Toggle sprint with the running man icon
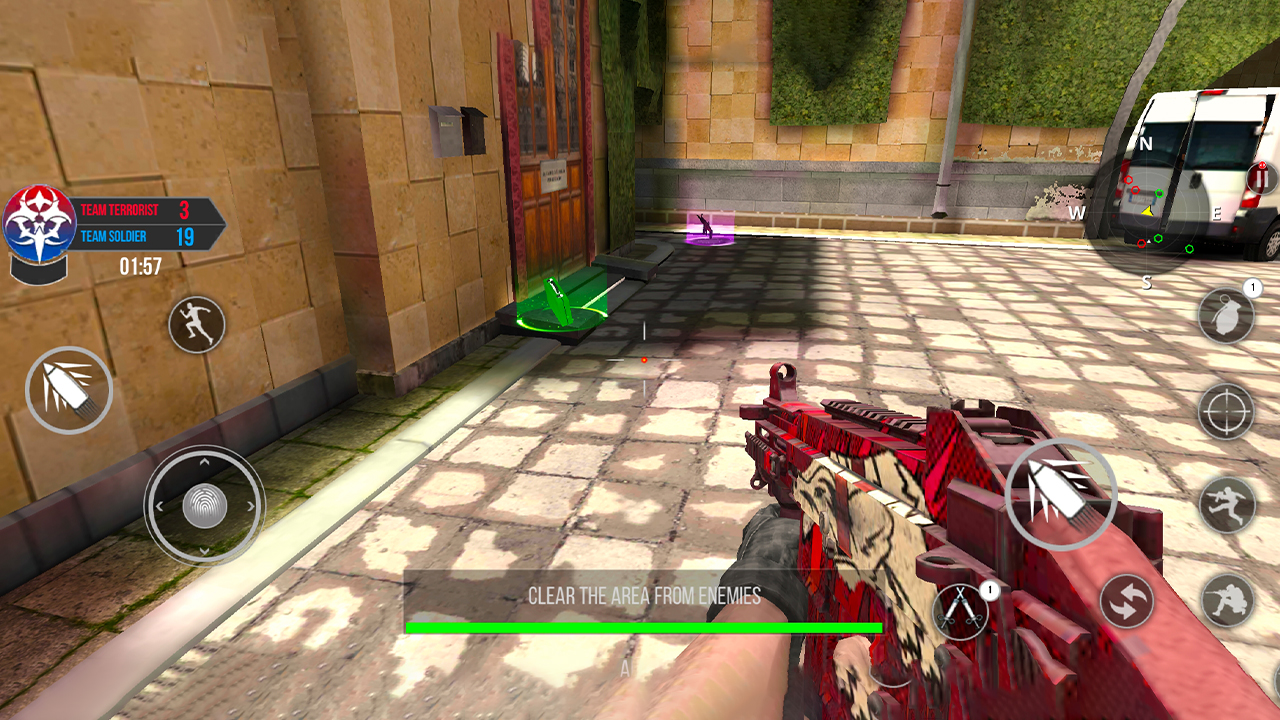The image size is (1280, 720). (x=196, y=324)
